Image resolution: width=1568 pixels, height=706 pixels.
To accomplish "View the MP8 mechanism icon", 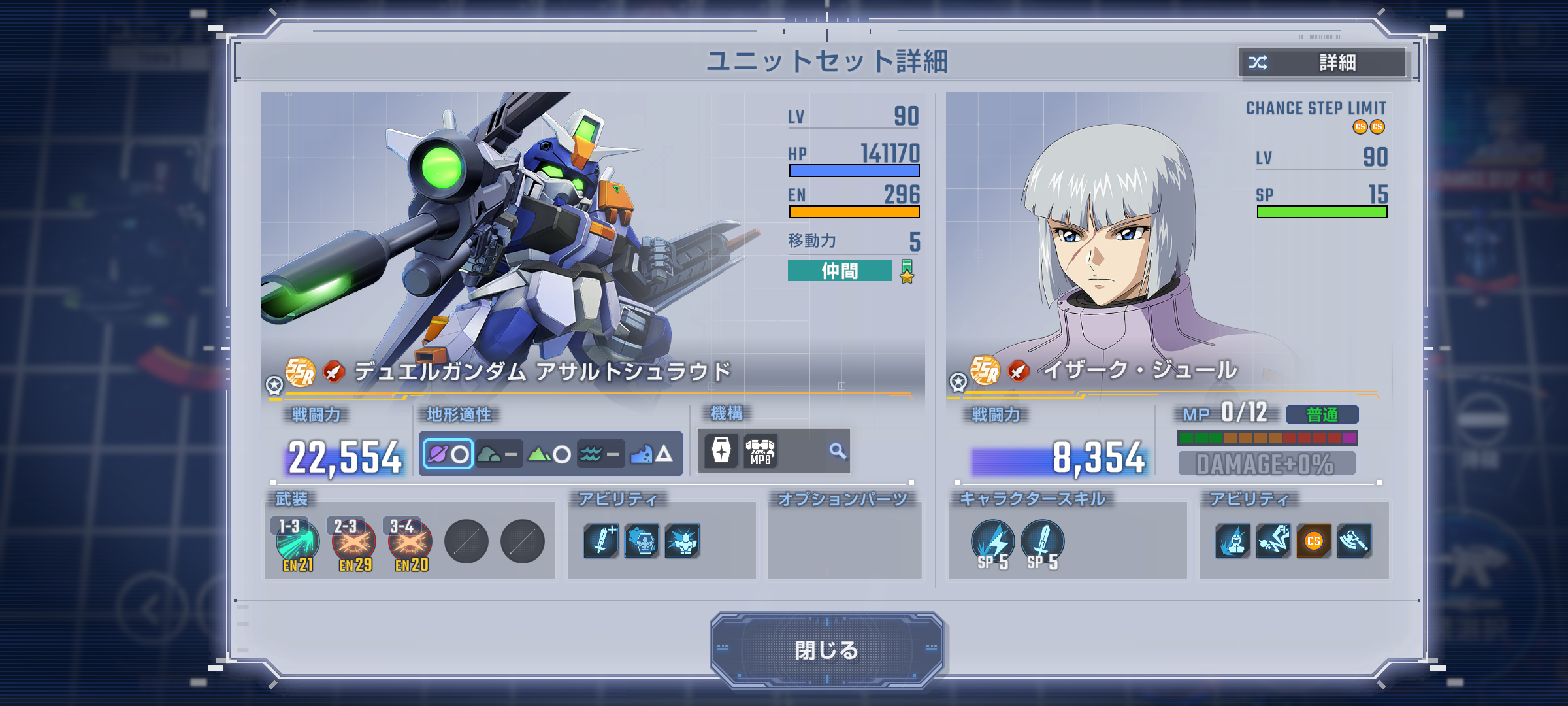I will [x=760, y=451].
